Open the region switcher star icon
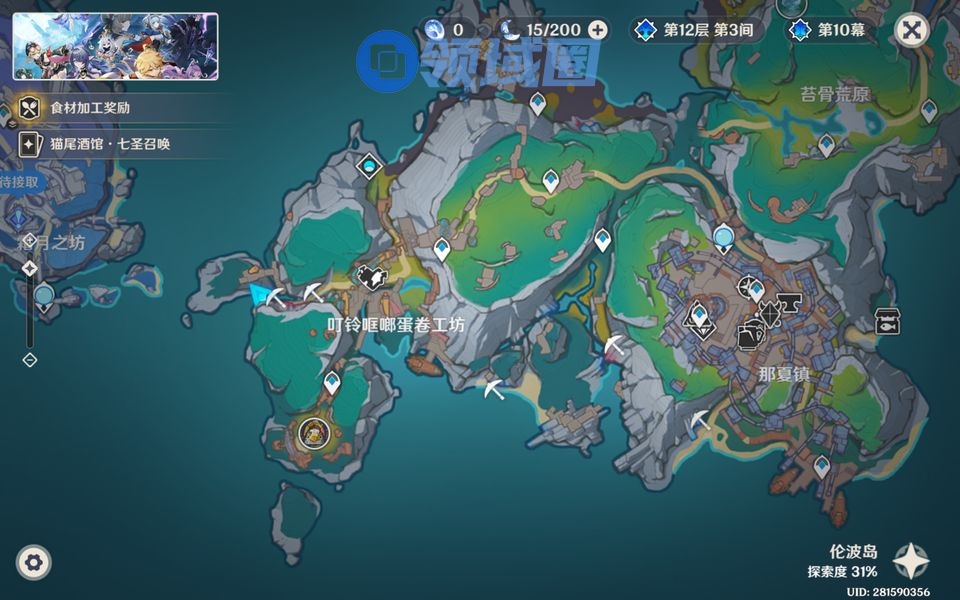960x600 pixels. click(x=911, y=562)
